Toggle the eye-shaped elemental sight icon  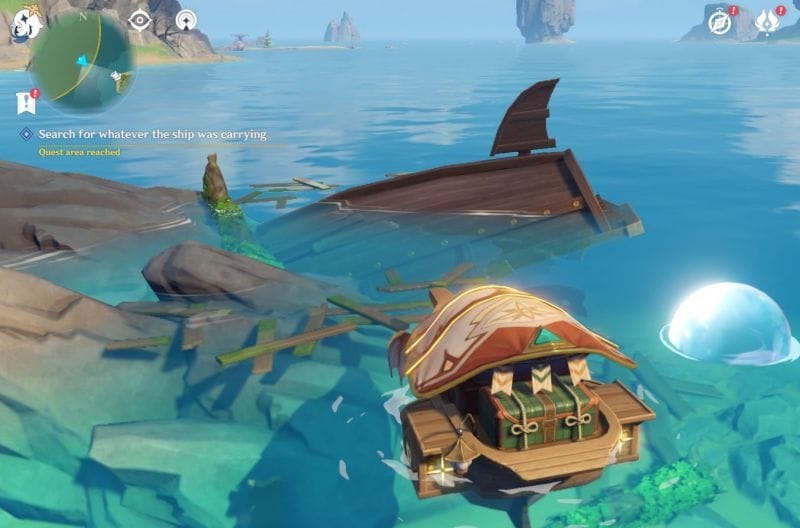tap(140, 20)
